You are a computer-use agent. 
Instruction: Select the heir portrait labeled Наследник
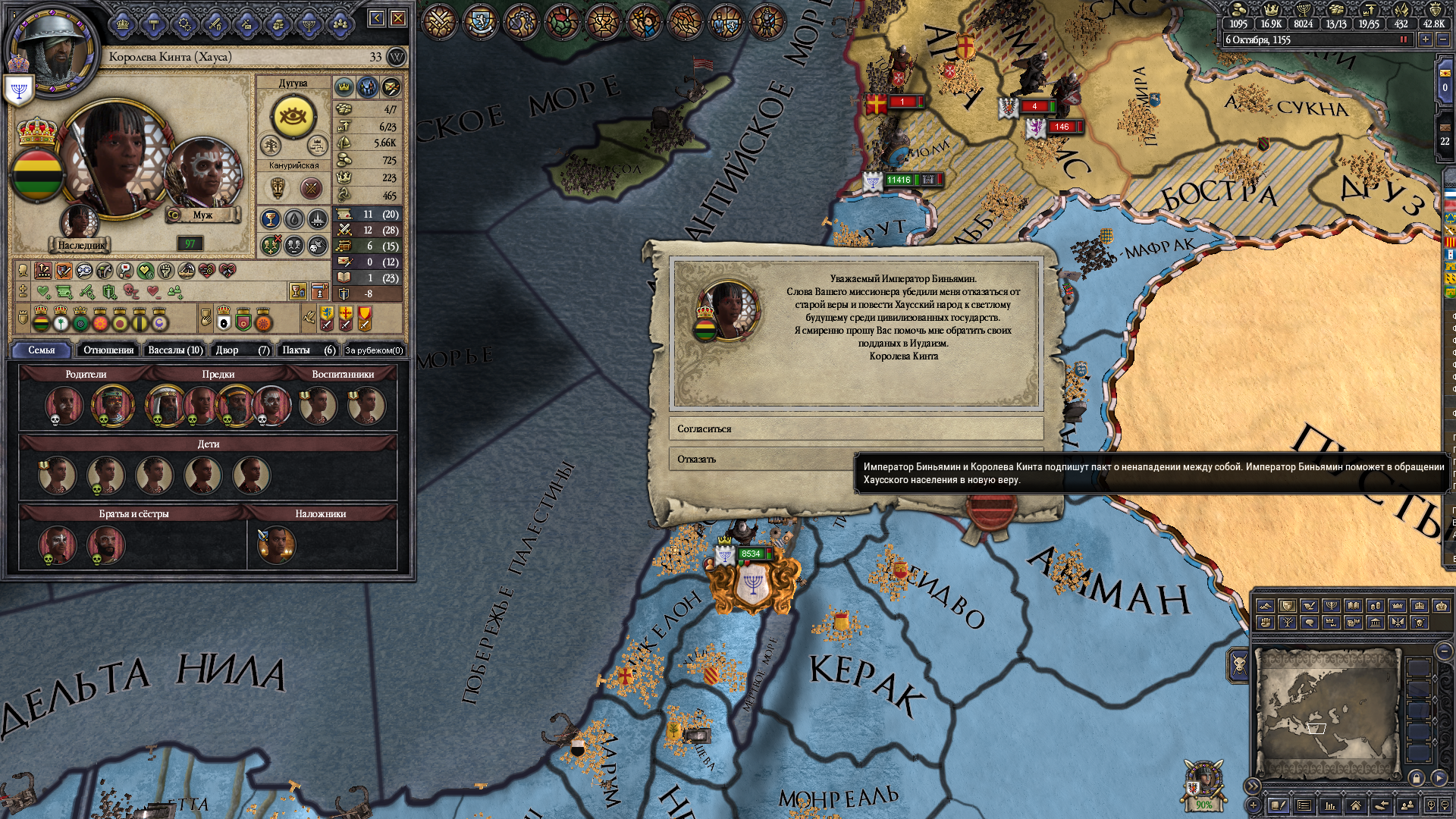pyautogui.click(x=80, y=222)
